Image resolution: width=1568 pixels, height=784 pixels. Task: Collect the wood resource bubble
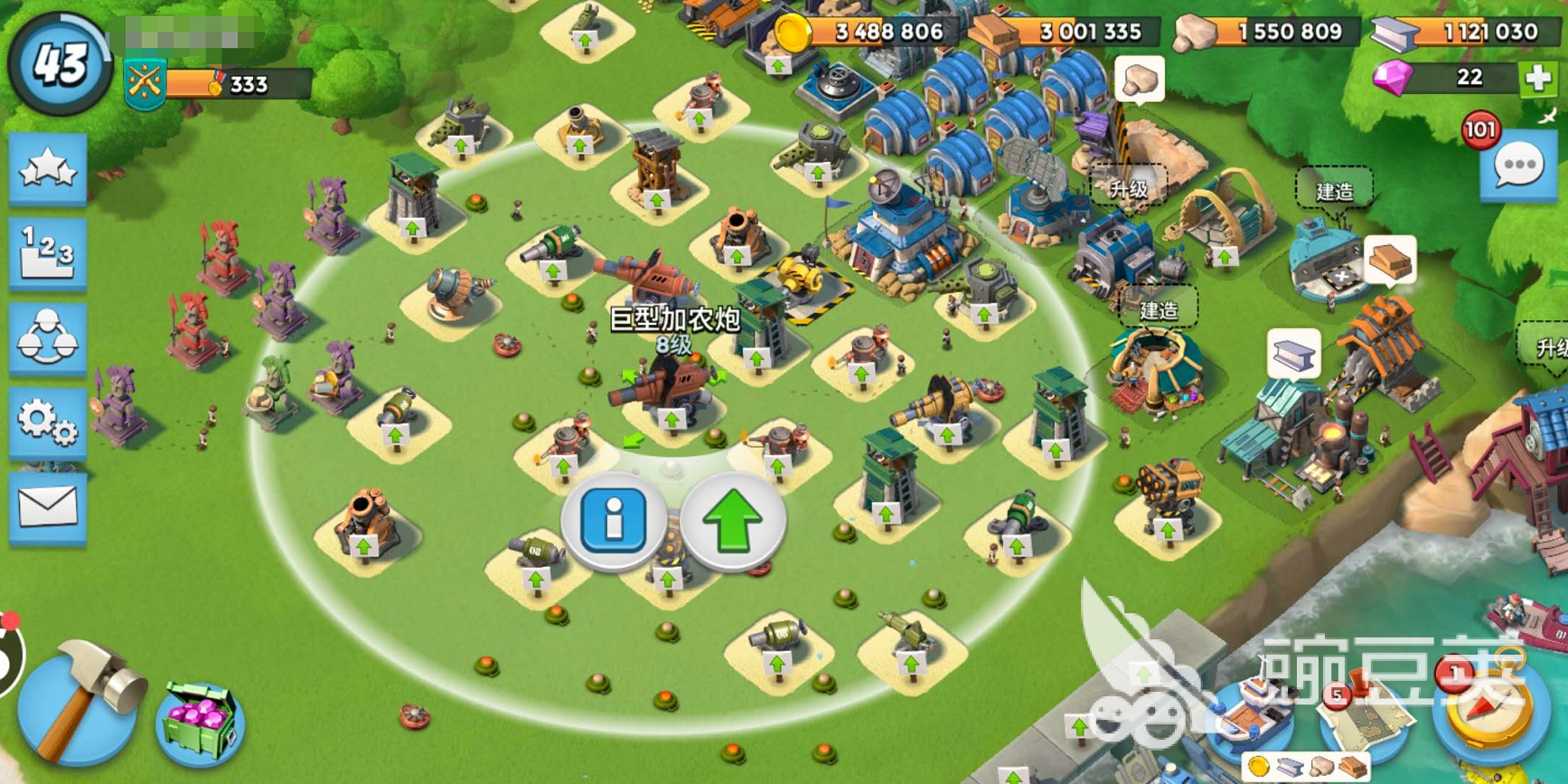(1388, 260)
